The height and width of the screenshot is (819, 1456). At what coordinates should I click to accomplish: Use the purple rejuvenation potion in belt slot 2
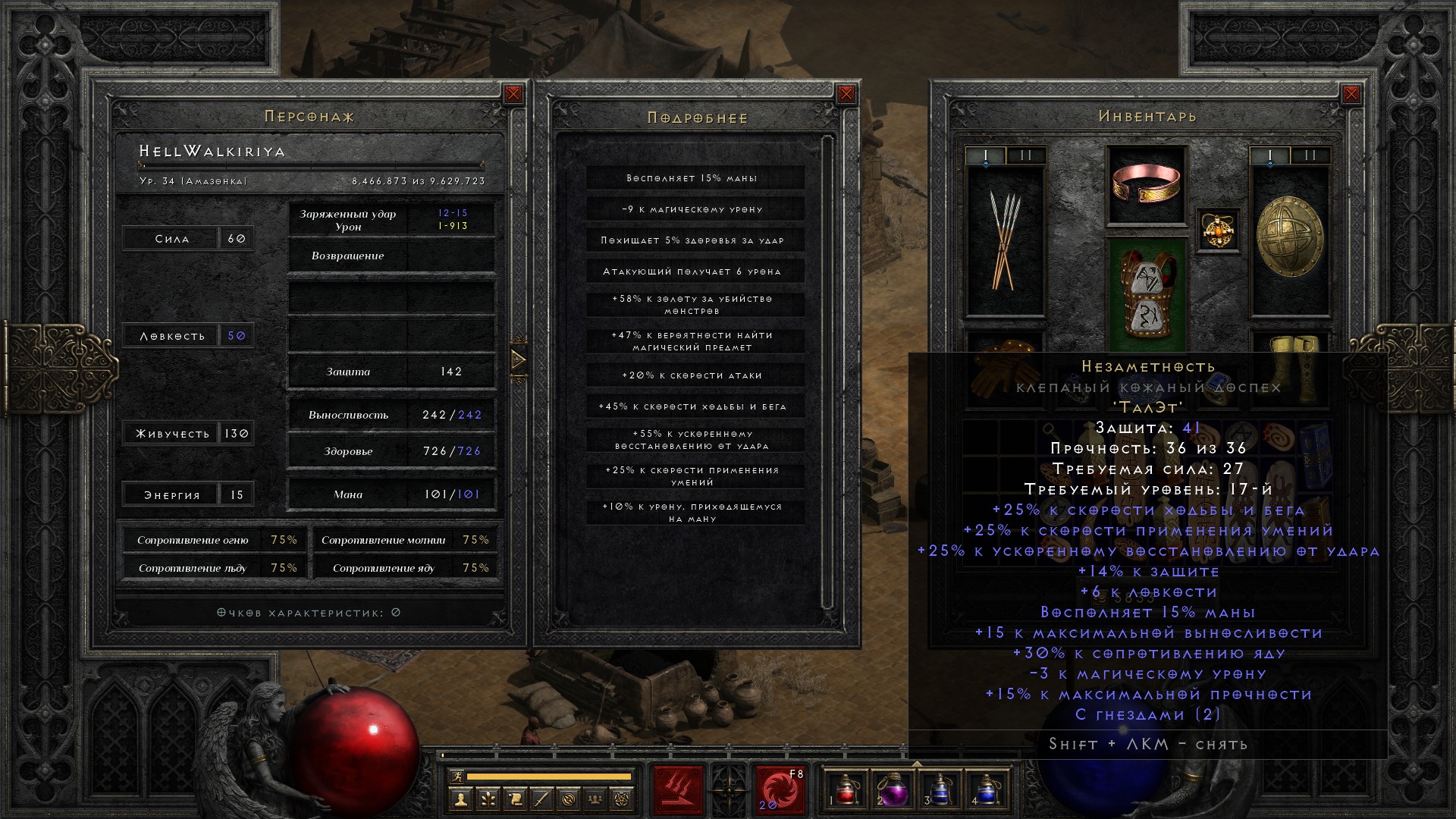point(893,790)
